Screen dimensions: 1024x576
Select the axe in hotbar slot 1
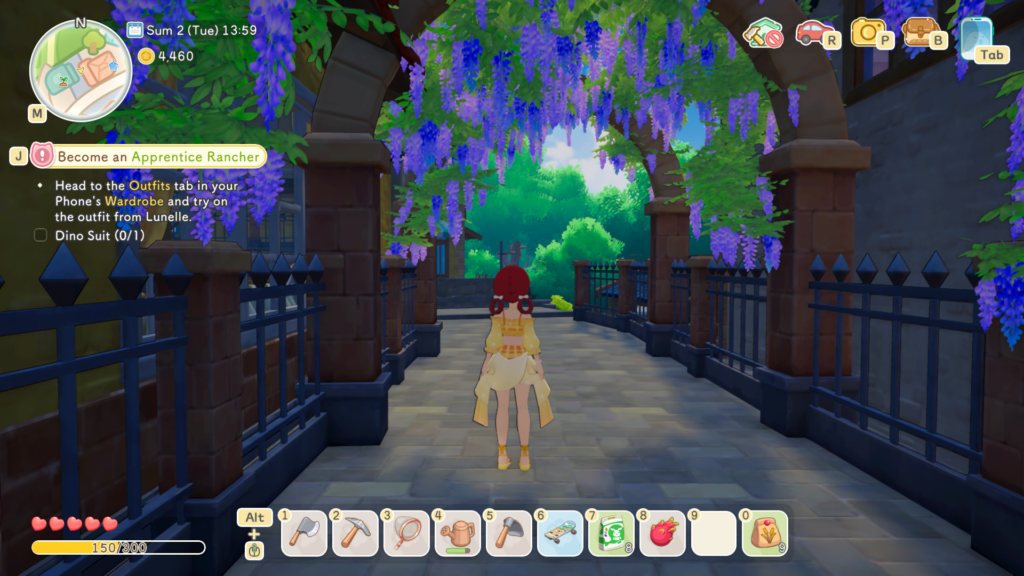(x=303, y=533)
